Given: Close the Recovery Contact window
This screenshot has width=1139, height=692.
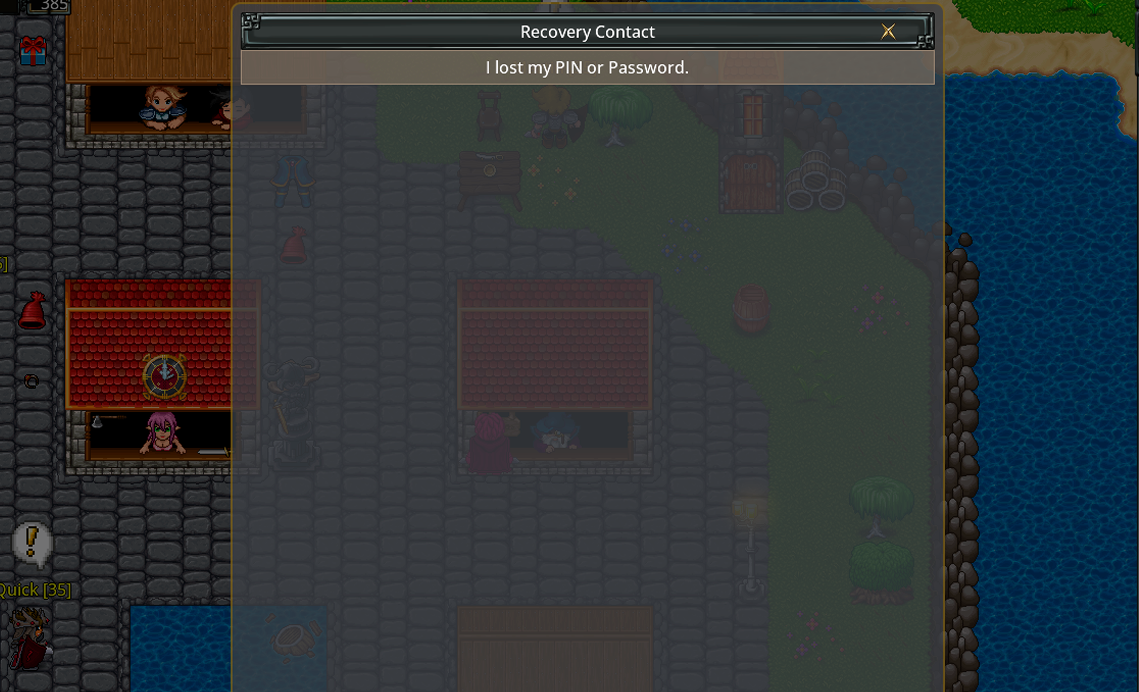Looking at the screenshot, I should (x=888, y=31).
